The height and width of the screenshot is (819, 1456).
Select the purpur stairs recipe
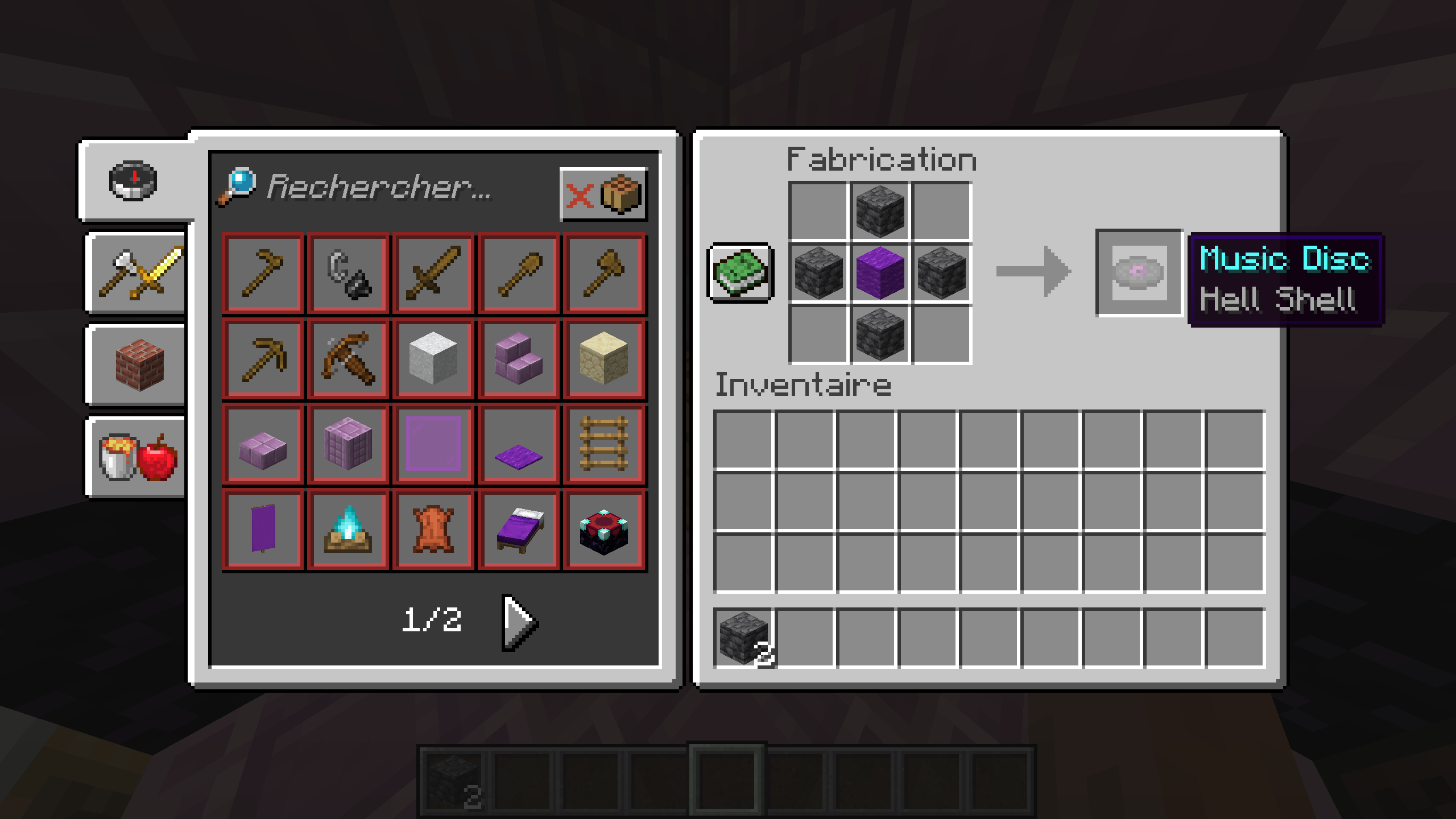518,358
